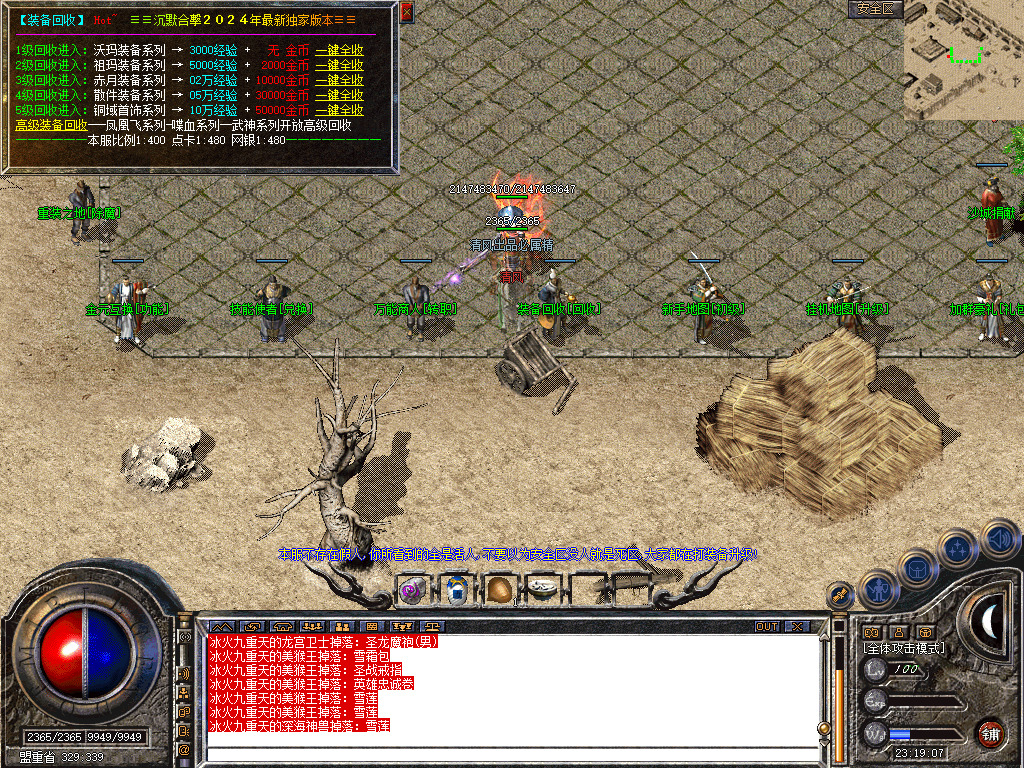
Task: Close the chat window with X button
Action: [x=796, y=627]
